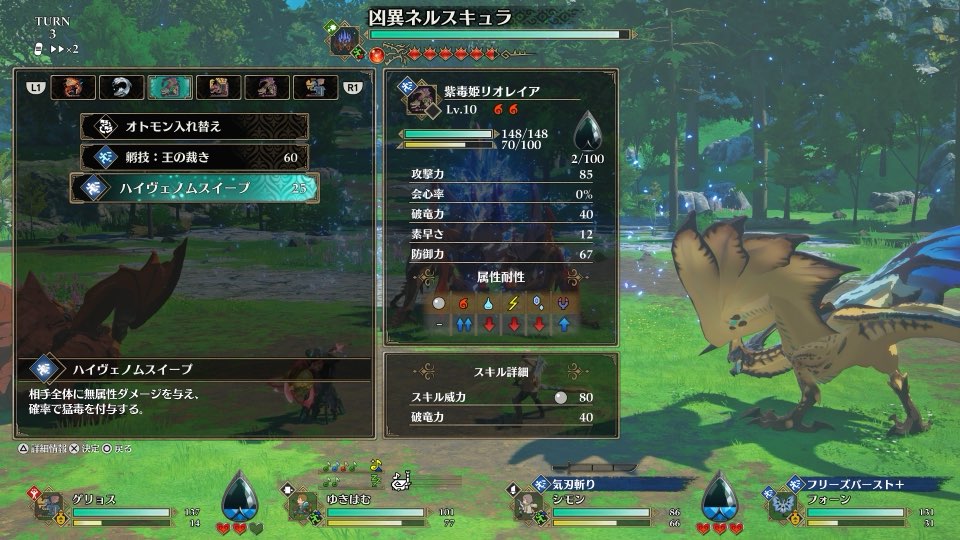
Task: Switch to the red-orange monster tab
Action: tap(75, 88)
